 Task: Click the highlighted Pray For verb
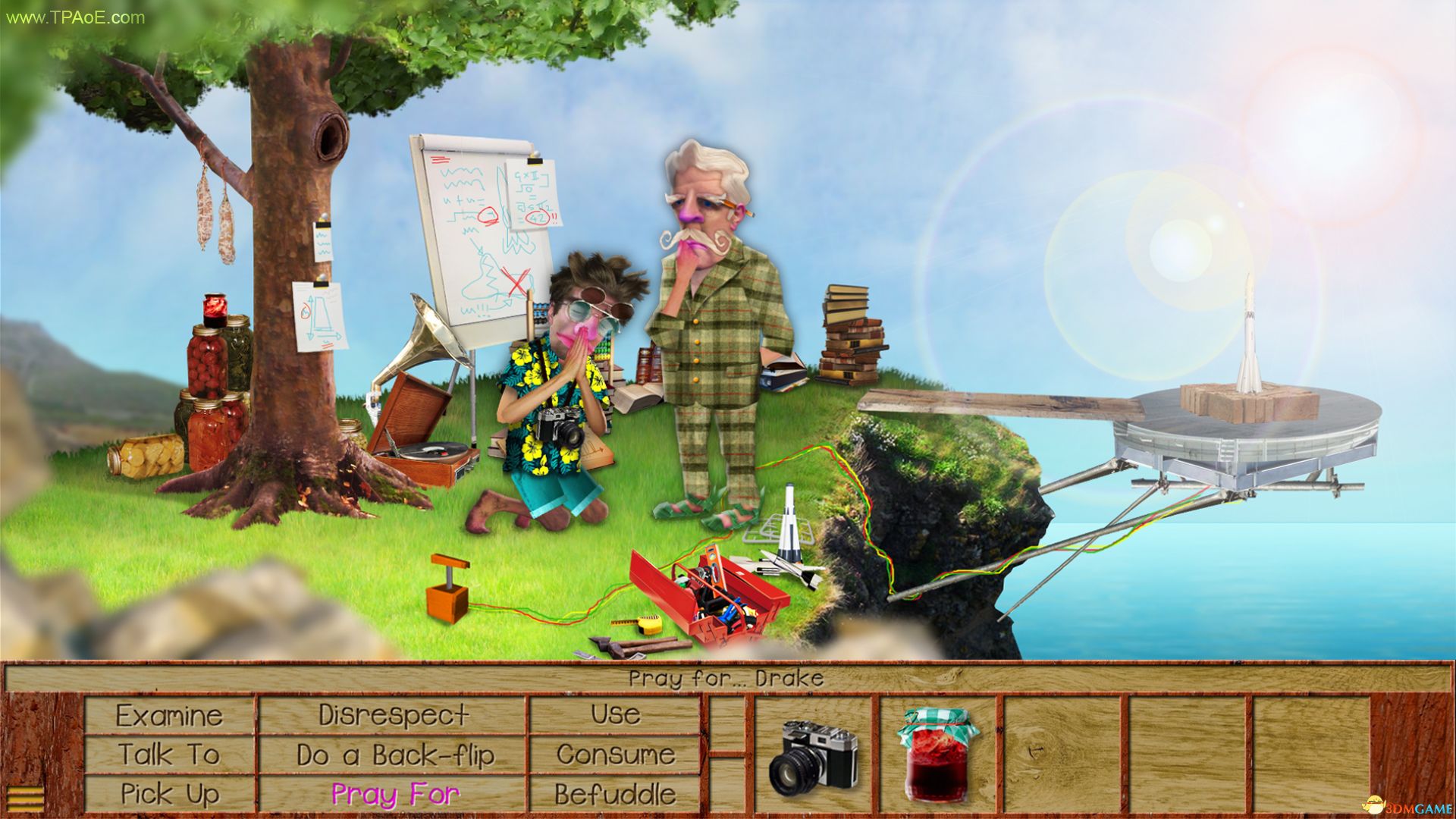point(395,795)
